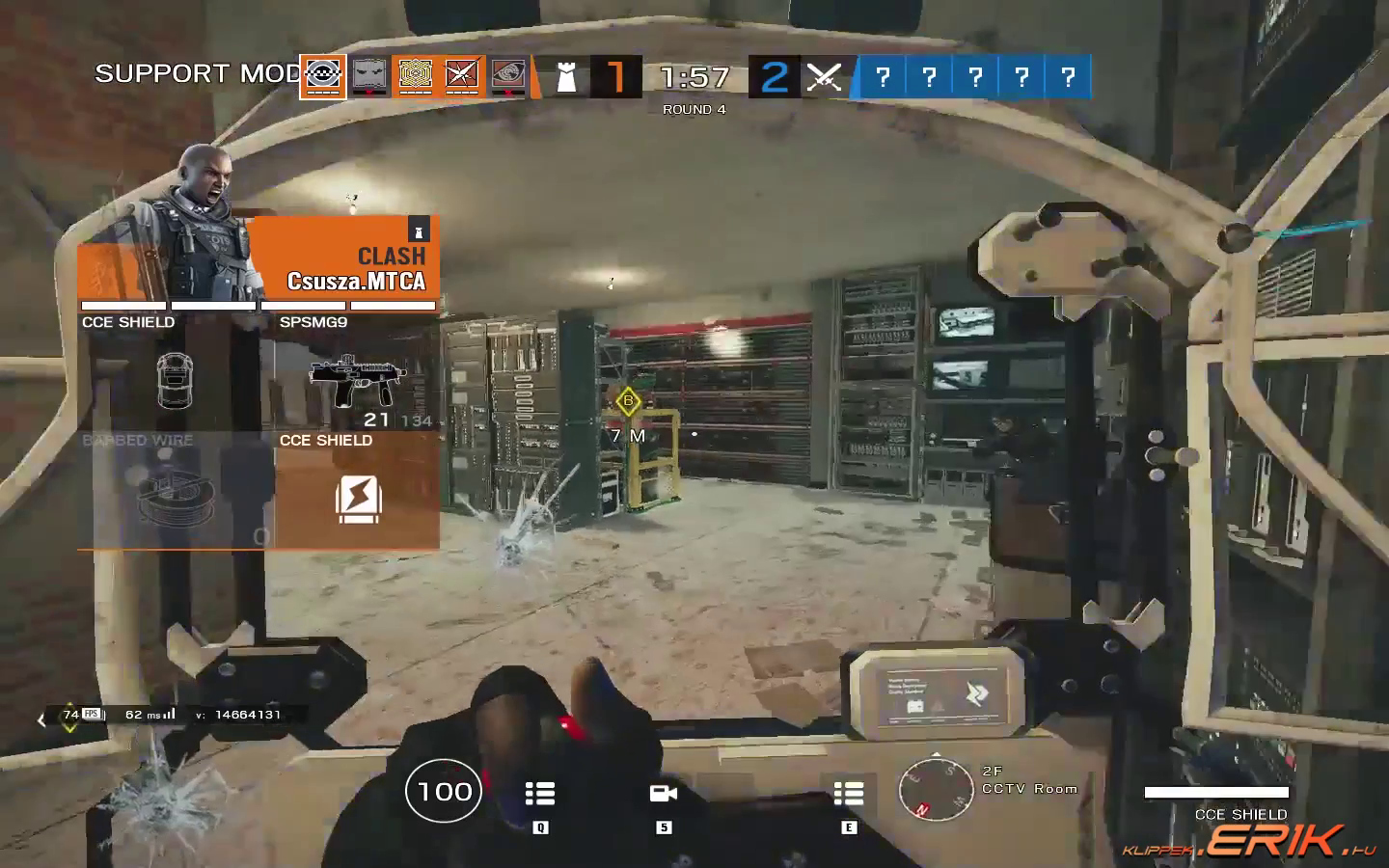Screen dimensions: 1389x868
Task: Click the video camera icon
Action: click(664, 794)
